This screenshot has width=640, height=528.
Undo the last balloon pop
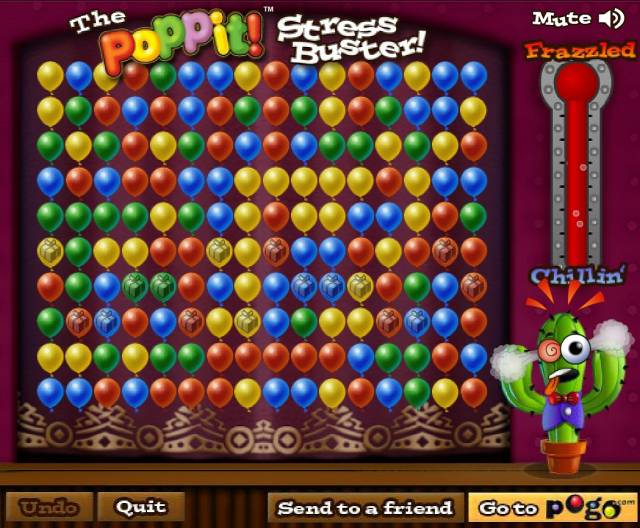tap(49, 507)
